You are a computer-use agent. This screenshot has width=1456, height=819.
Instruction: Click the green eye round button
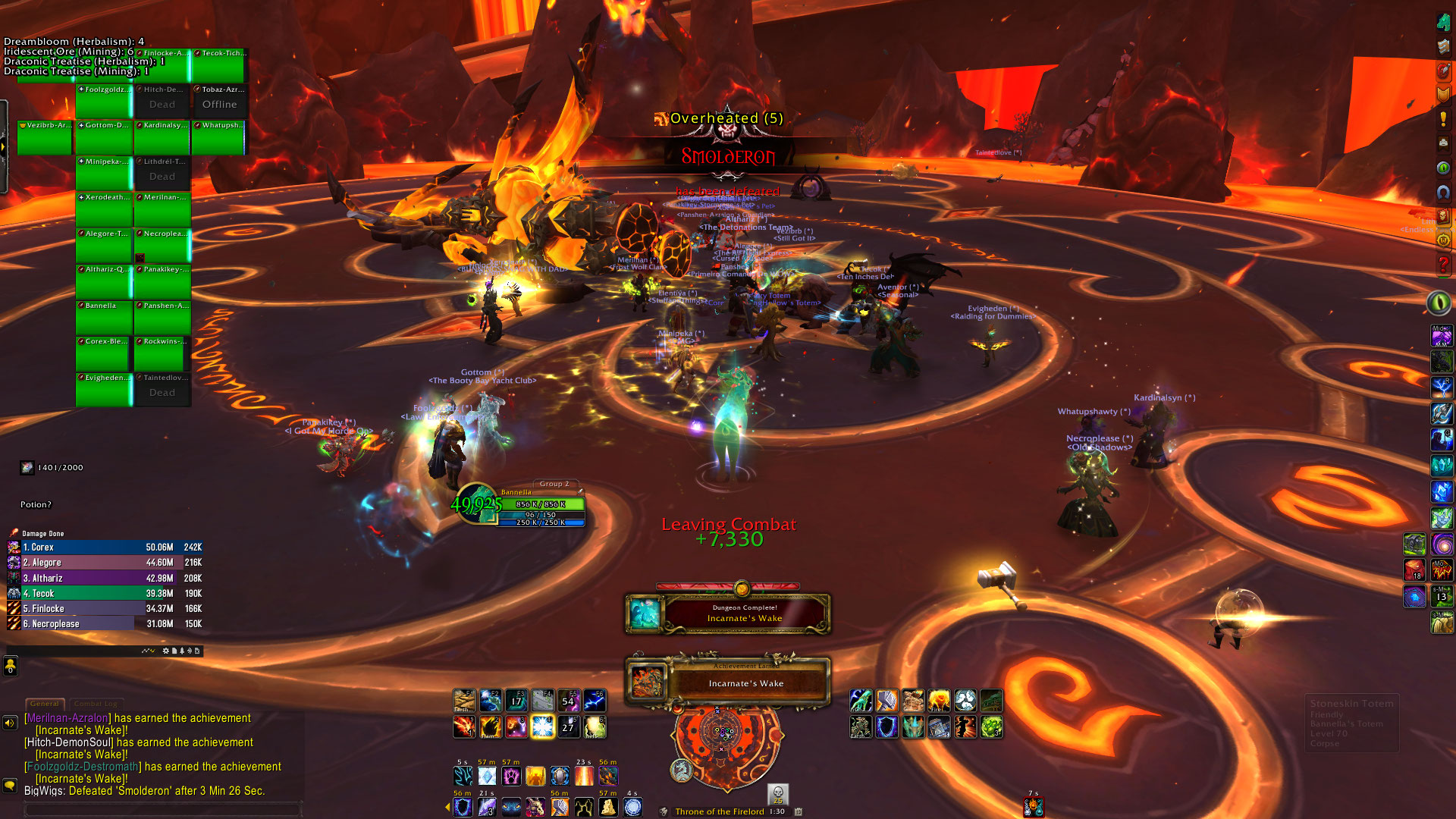1439,303
